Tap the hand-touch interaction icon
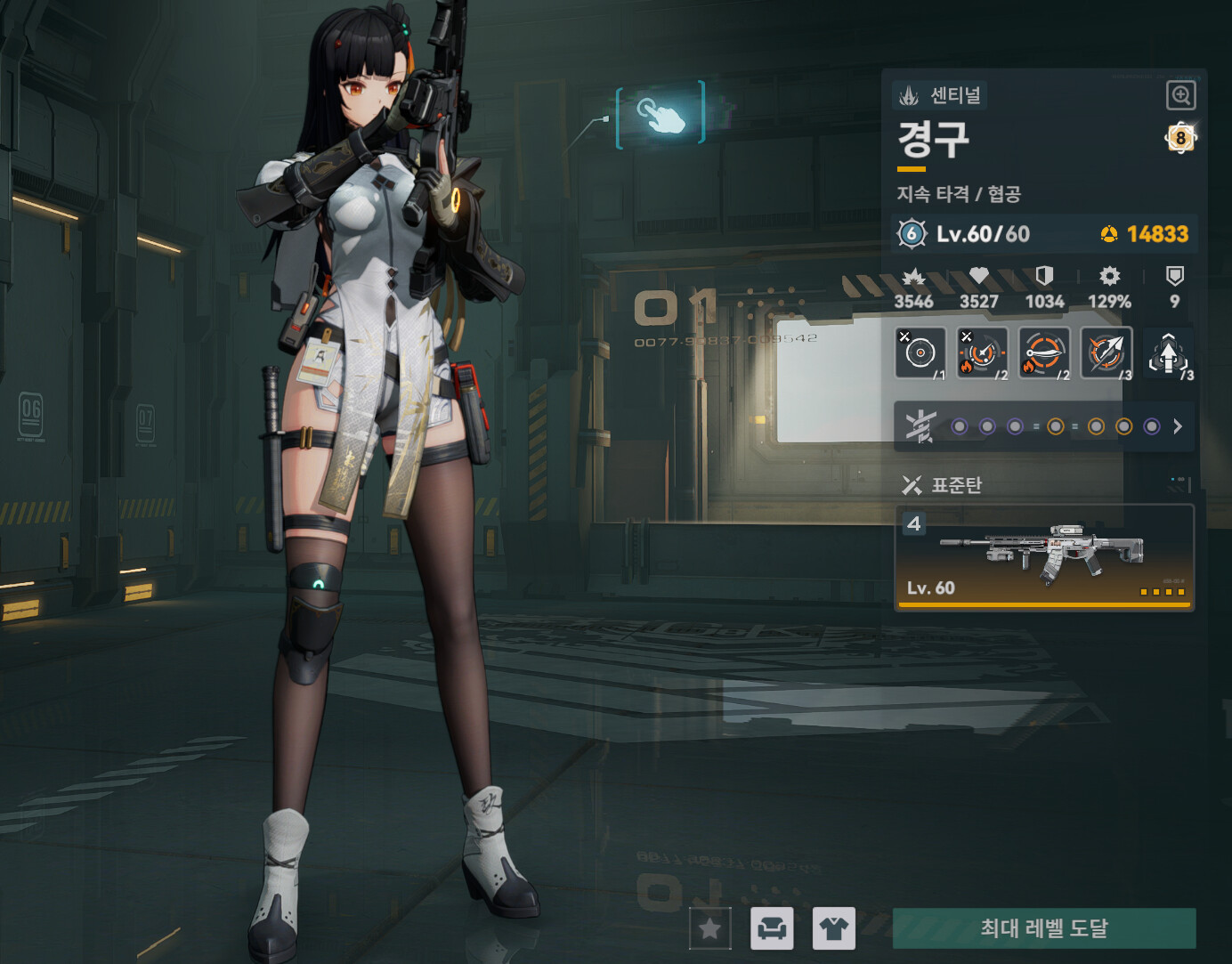 point(661,115)
